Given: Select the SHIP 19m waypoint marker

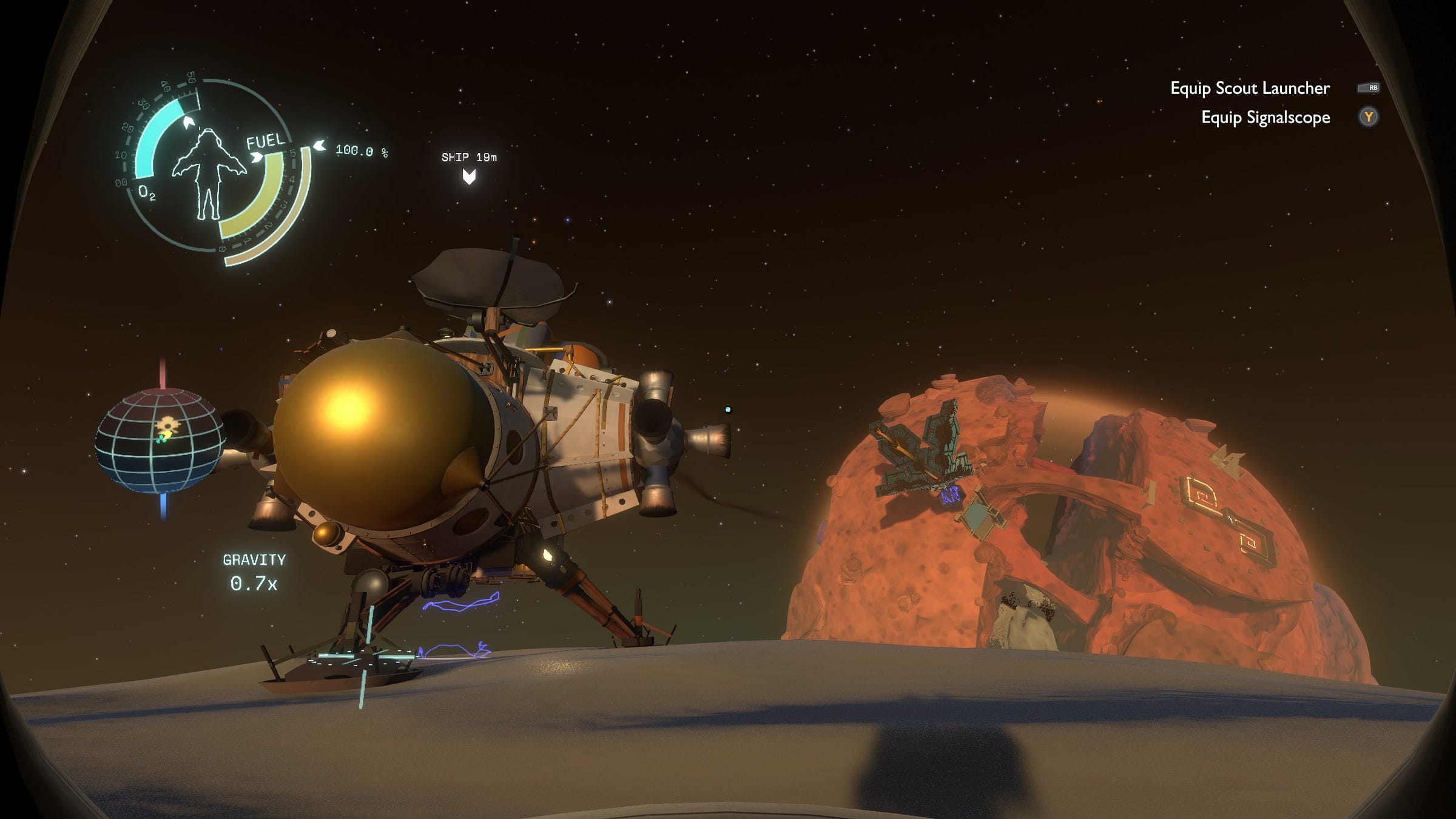Looking at the screenshot, I should [469, 176].
